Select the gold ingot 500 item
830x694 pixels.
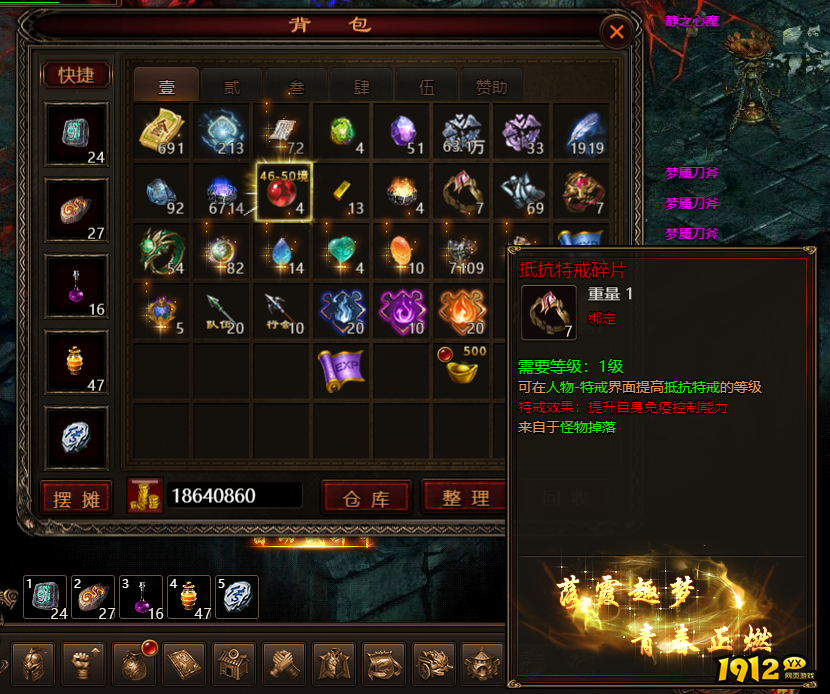coord(461,368)
